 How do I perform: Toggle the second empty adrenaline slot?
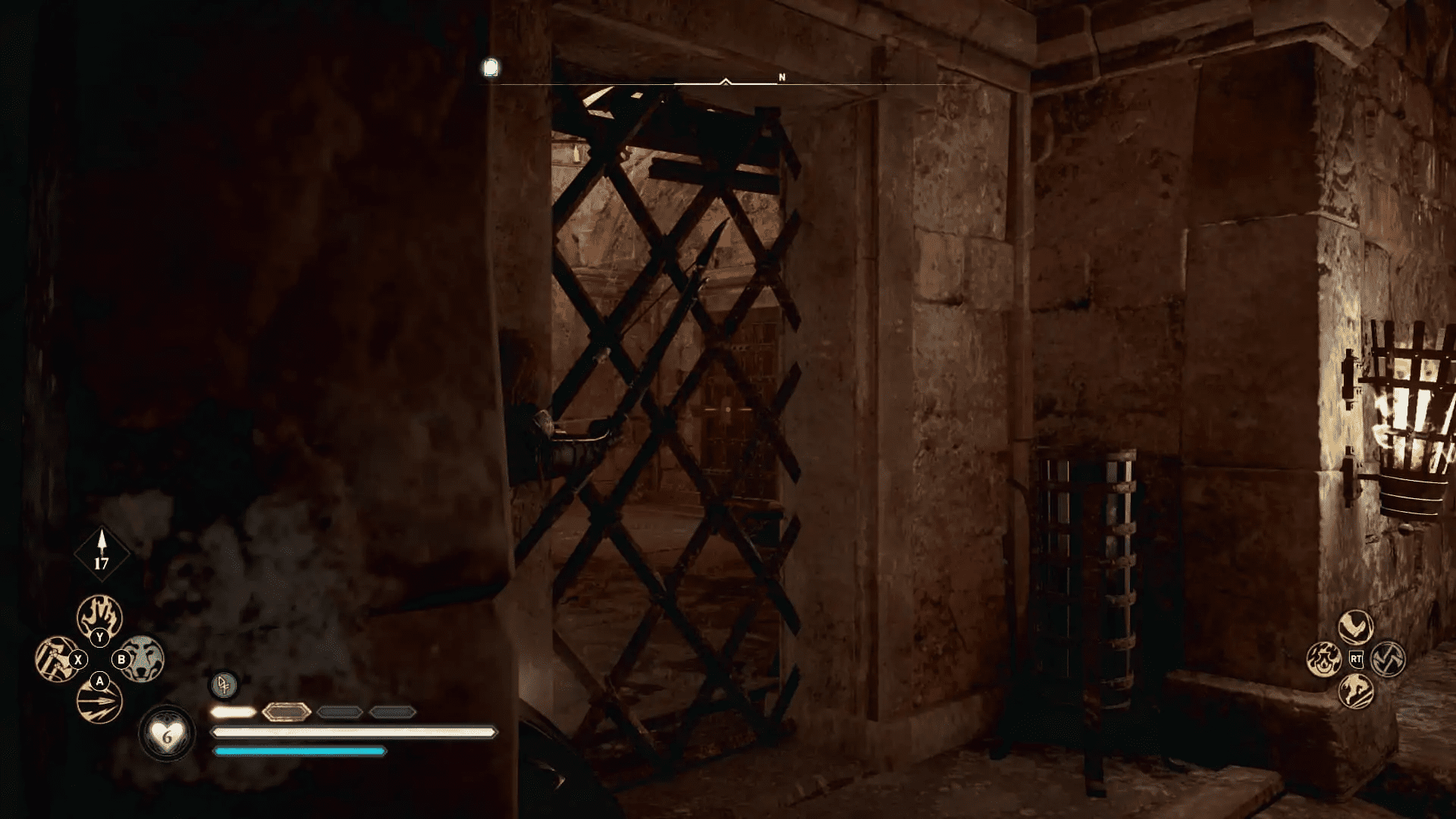pos(393,711)
